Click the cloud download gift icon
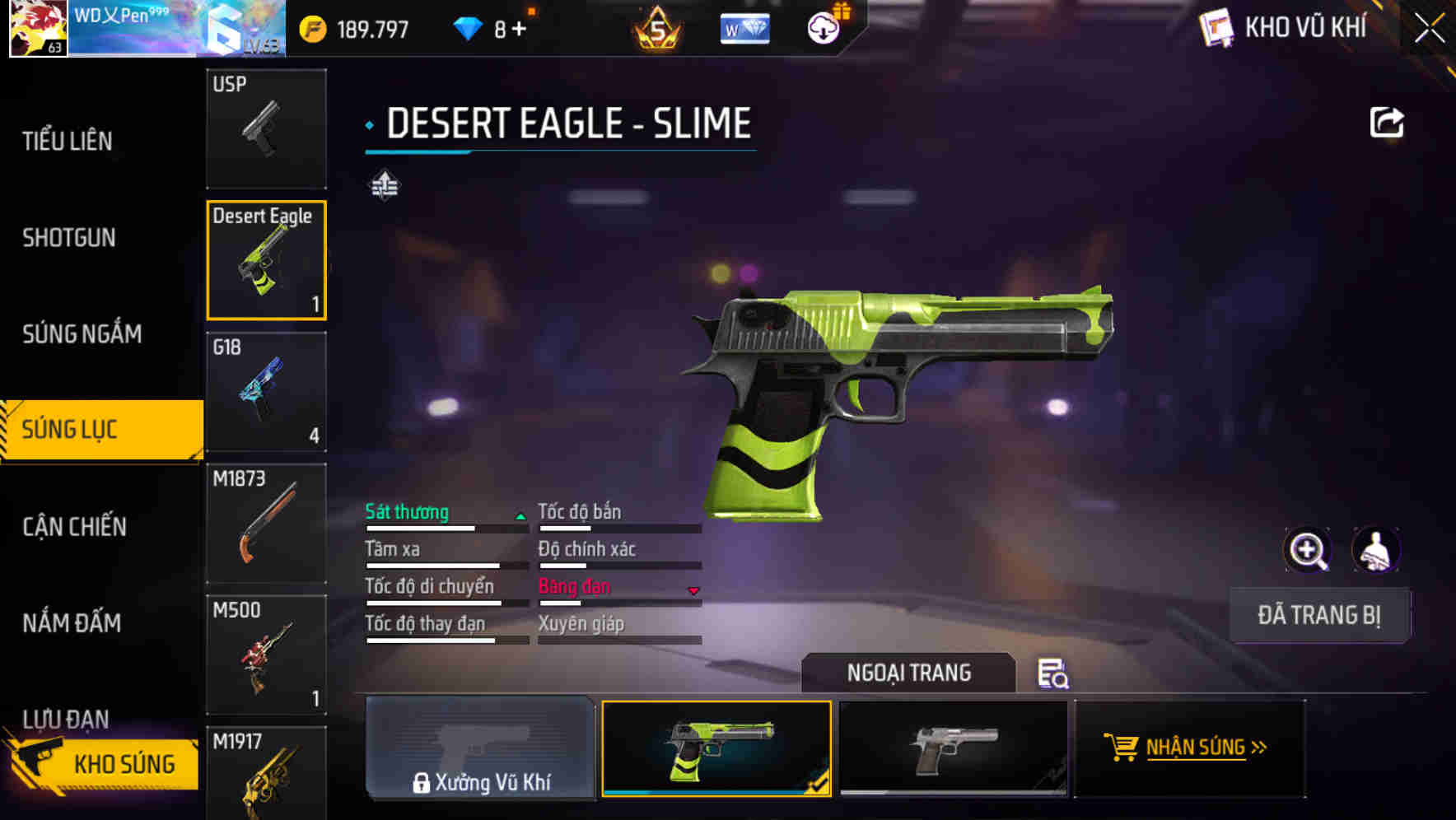The width and height of the screenshot is (1456, 820). click(x=823, y=27)
